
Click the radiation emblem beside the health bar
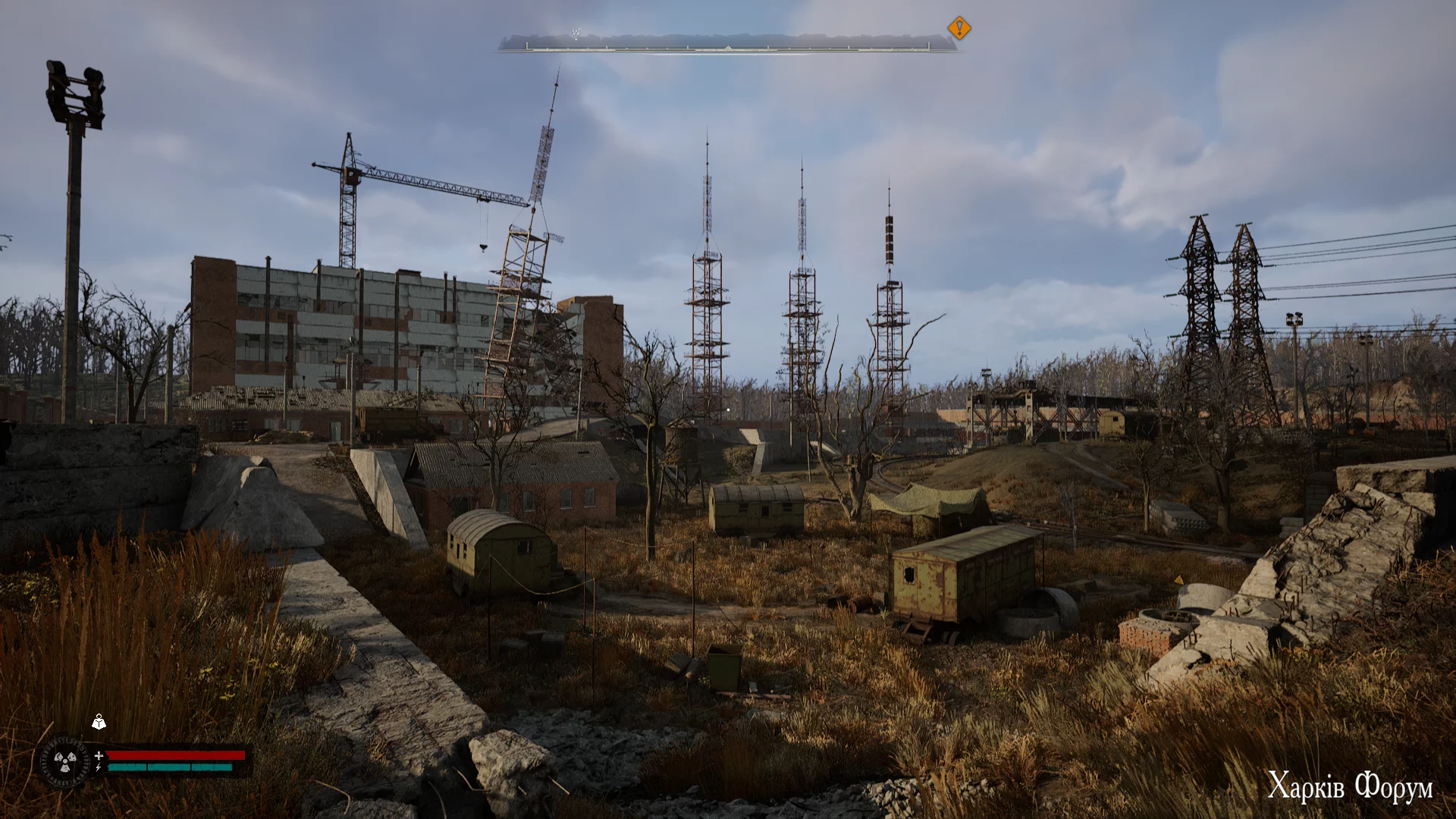[64, 761]
